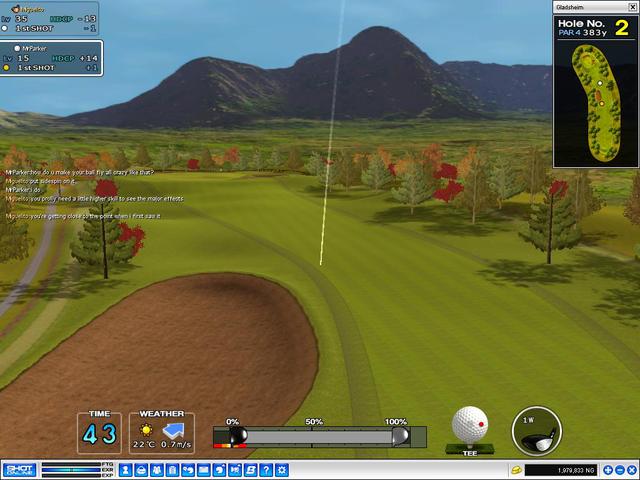Screen dimensions: 640x480
Task: Close using the blue X button
Action: click(x=632, y=470)
